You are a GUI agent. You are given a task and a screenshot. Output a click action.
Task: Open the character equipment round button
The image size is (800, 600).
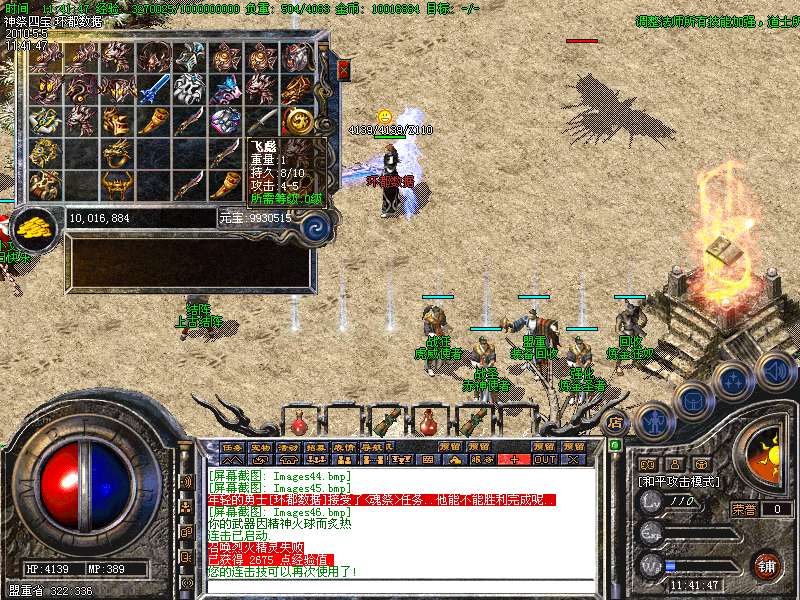[x=655, y=422]
